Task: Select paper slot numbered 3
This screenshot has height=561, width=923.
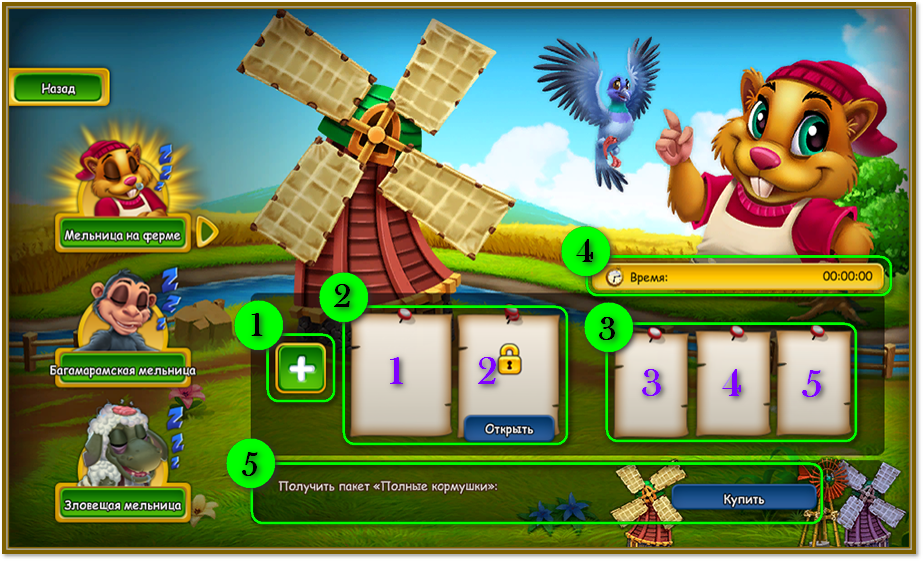Action: (x=651, y=384)
